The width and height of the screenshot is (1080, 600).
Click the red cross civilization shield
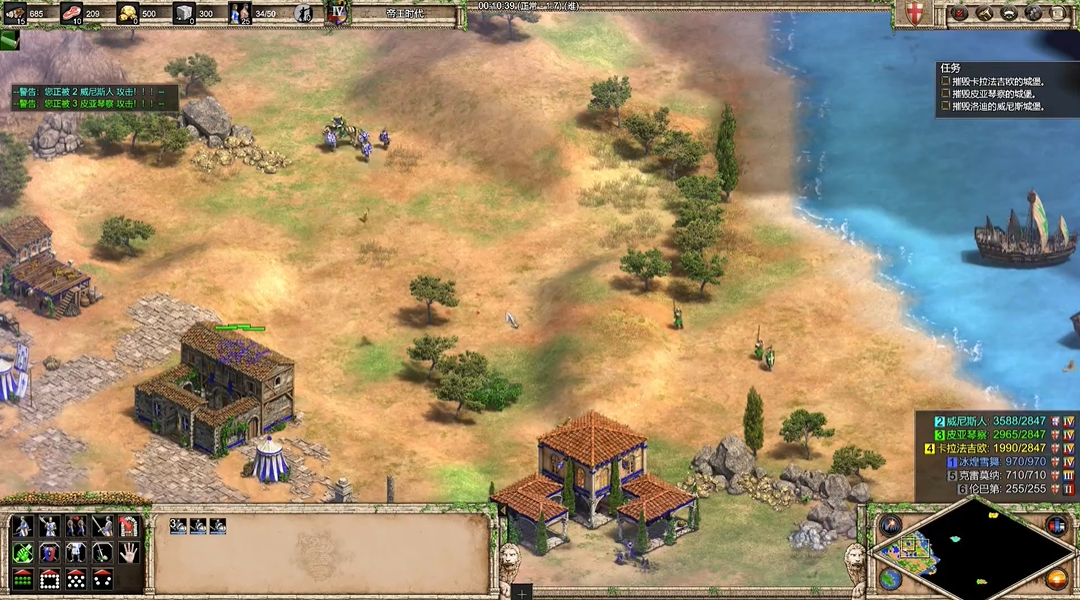(913, 13)
